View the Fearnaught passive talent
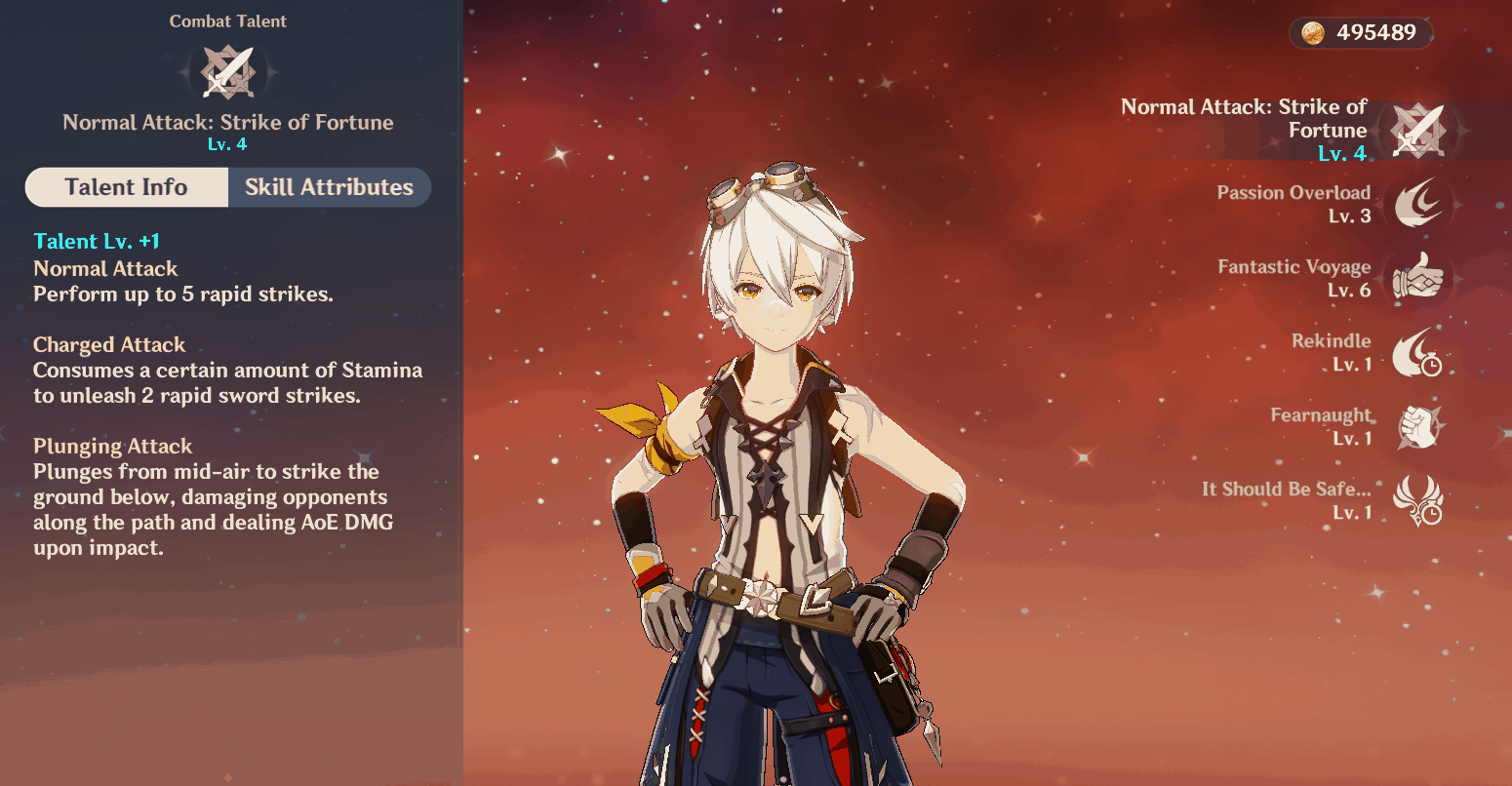The image size is (1512, 786). (1416, 427)
